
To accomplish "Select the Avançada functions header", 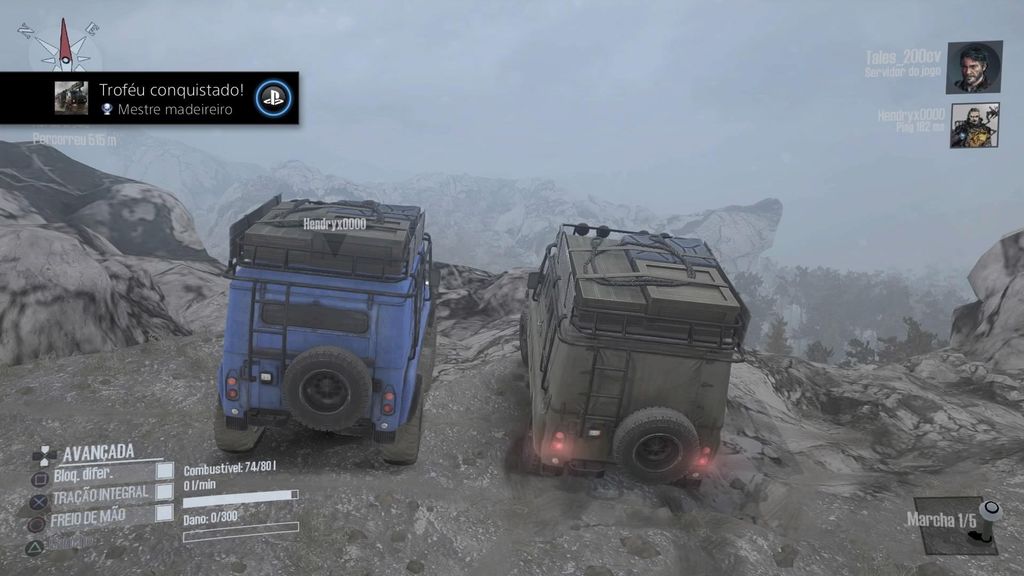I will [x=98, y=452].
